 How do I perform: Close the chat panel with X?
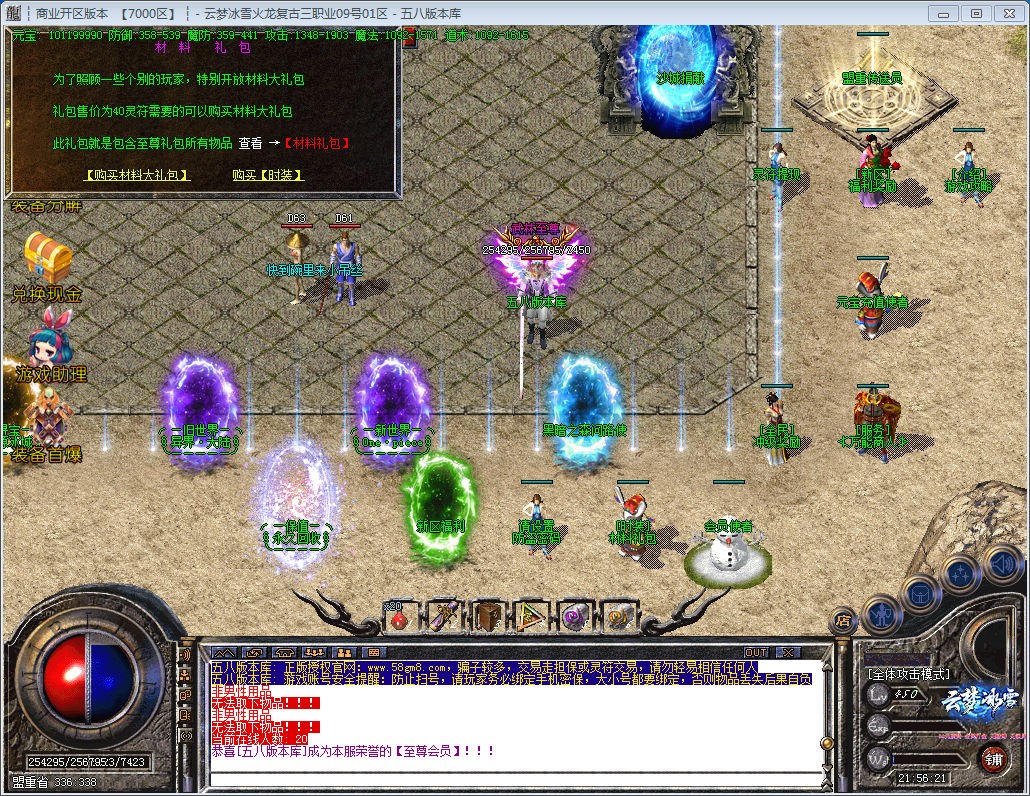786,652
